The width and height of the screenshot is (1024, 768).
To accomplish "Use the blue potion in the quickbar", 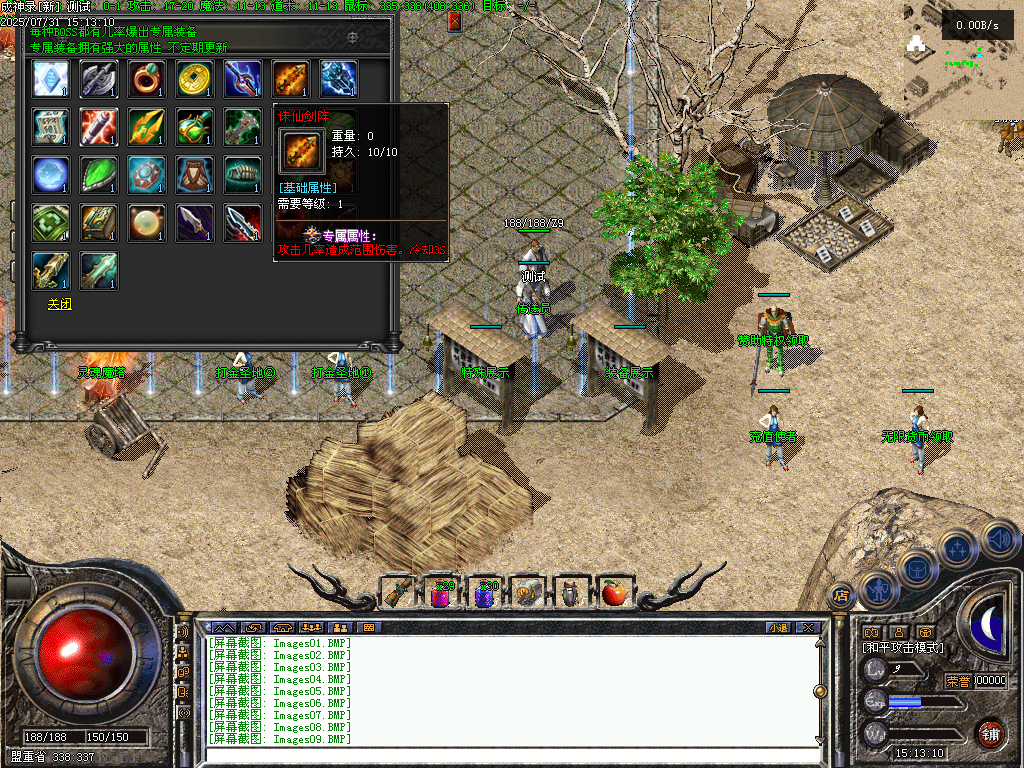I will click(x=485, y=594).
